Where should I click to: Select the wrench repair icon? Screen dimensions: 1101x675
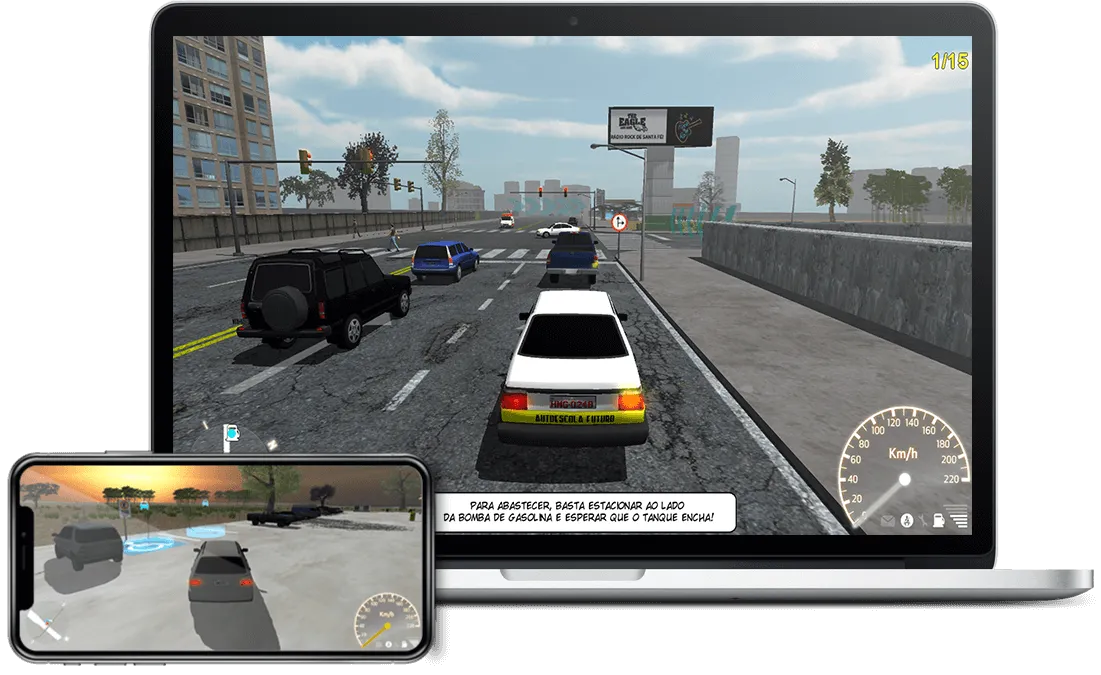(921, 520)
